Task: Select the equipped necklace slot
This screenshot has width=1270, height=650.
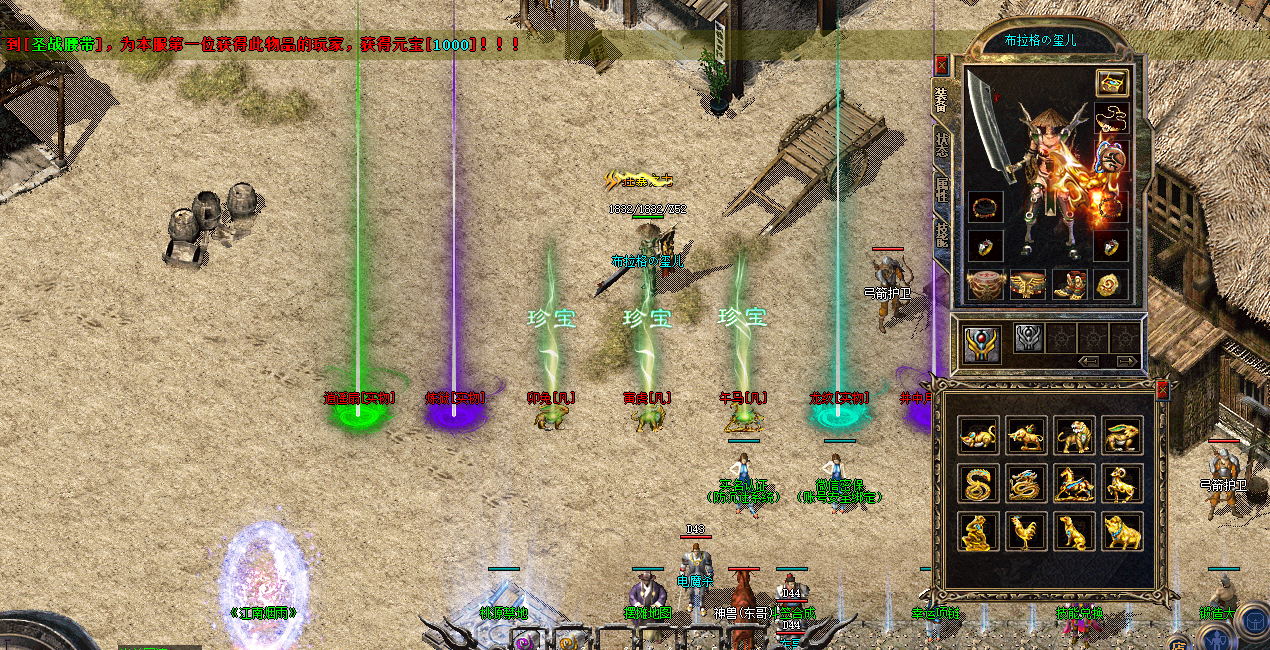Action: point(1111,118)
